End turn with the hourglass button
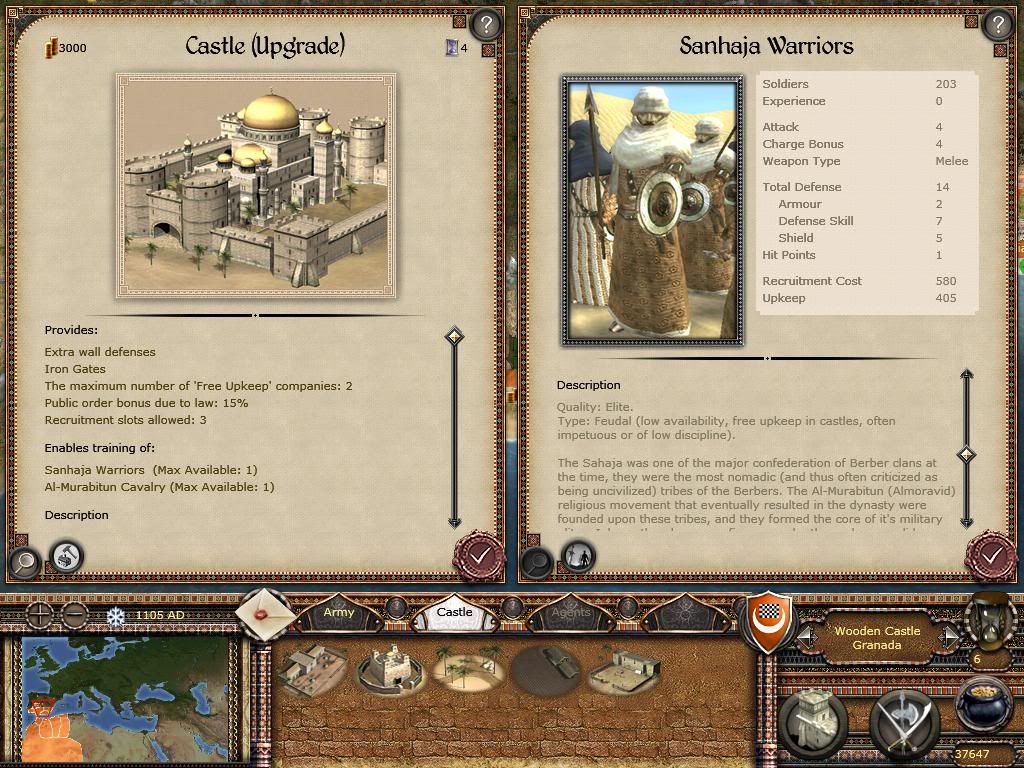The width and height of the screenshot is (1024, 768). 990,618
